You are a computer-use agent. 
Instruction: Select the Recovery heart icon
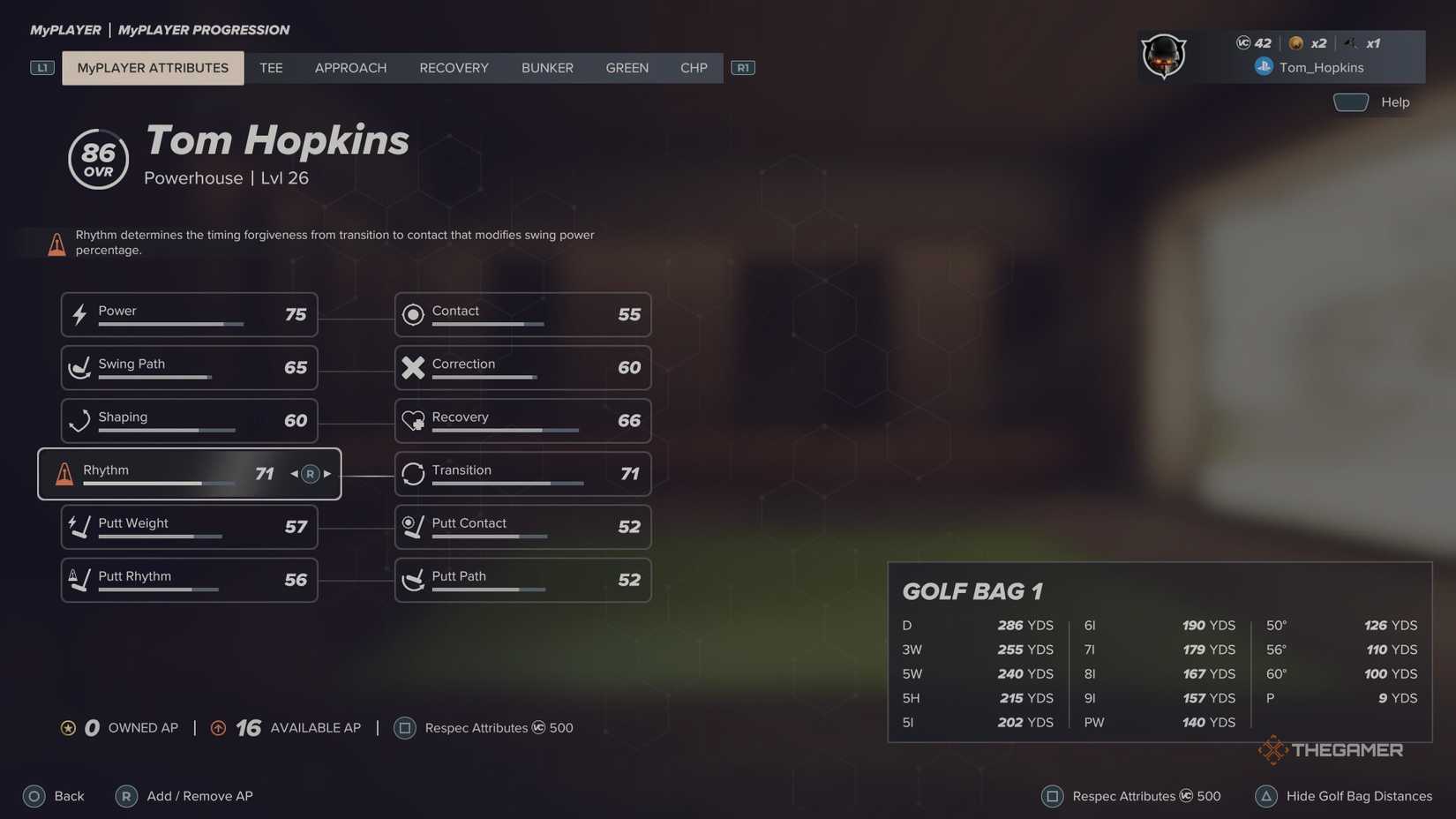(413, 421)
